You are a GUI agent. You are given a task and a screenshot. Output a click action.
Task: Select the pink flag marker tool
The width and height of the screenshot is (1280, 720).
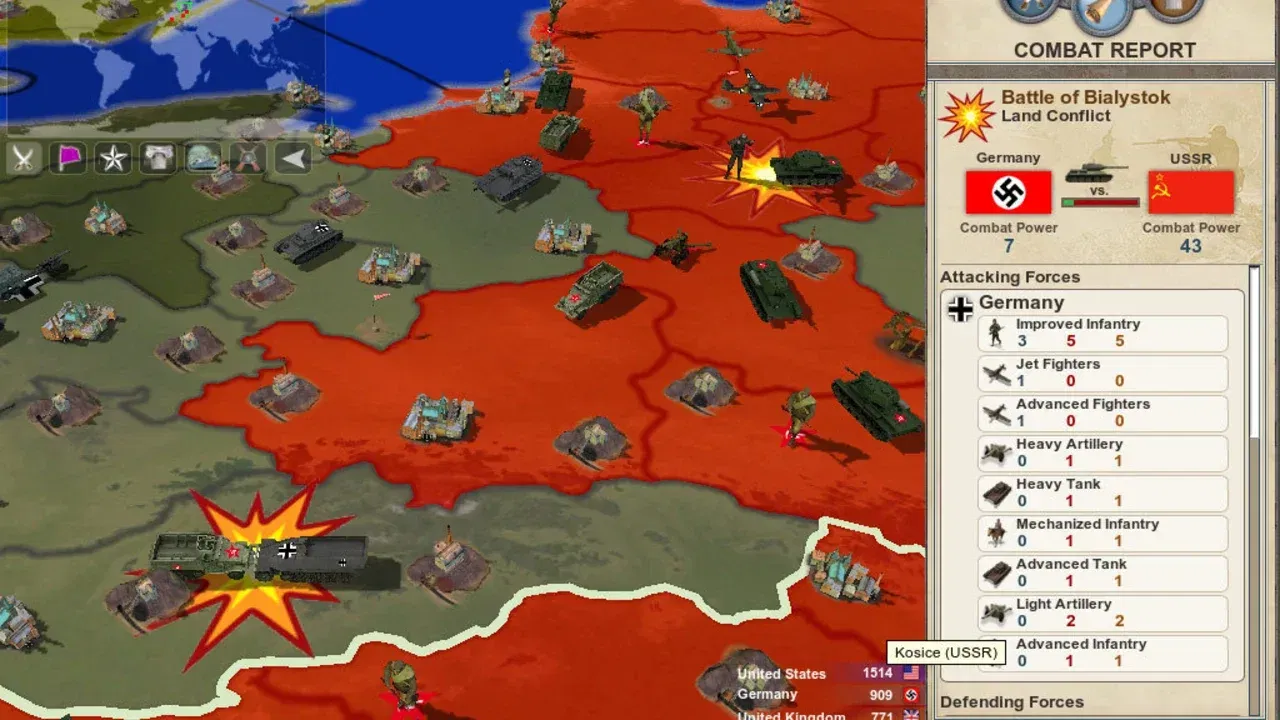[67, 157]
